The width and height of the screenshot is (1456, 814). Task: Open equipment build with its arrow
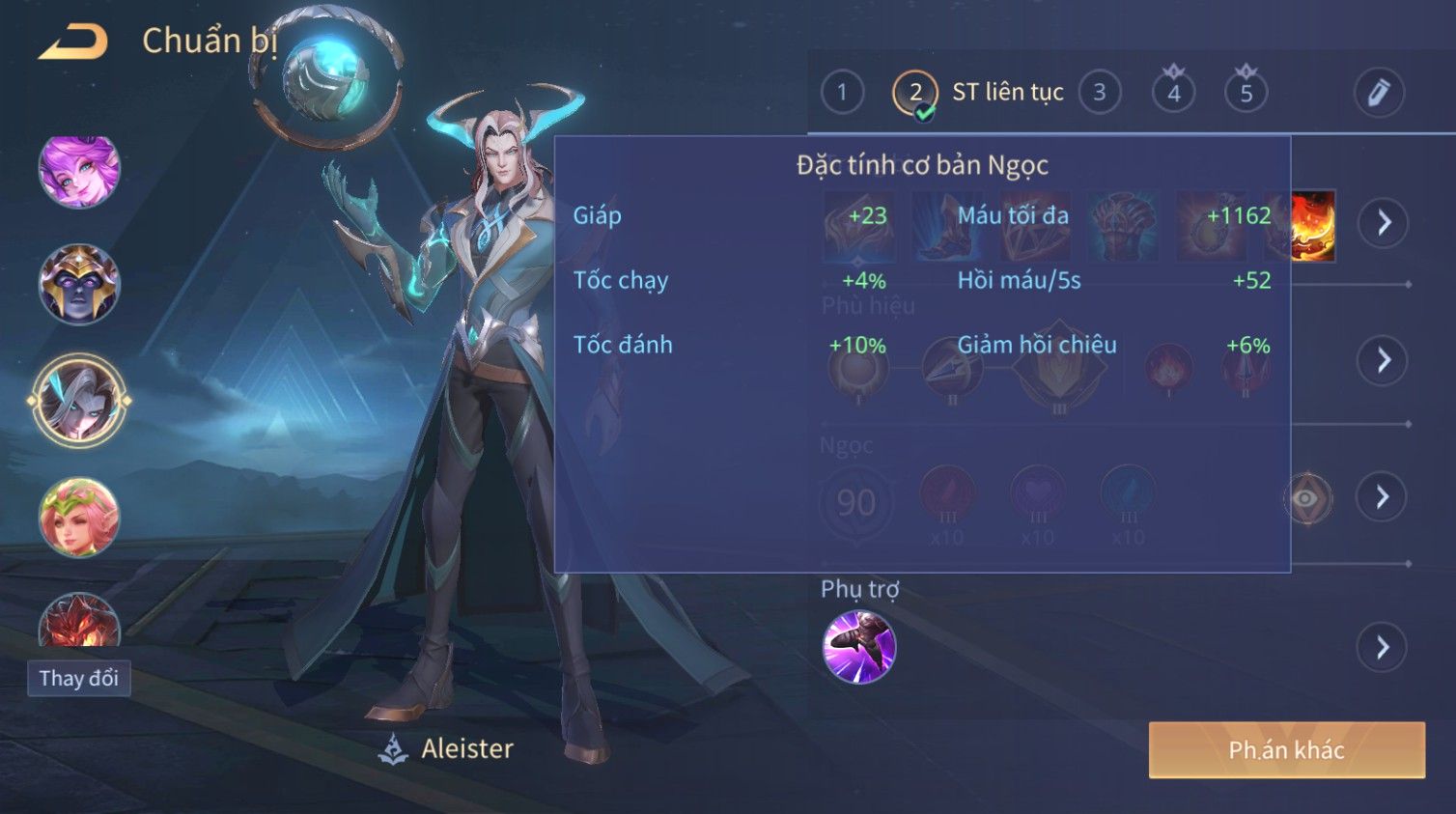tap(1384, 223)
